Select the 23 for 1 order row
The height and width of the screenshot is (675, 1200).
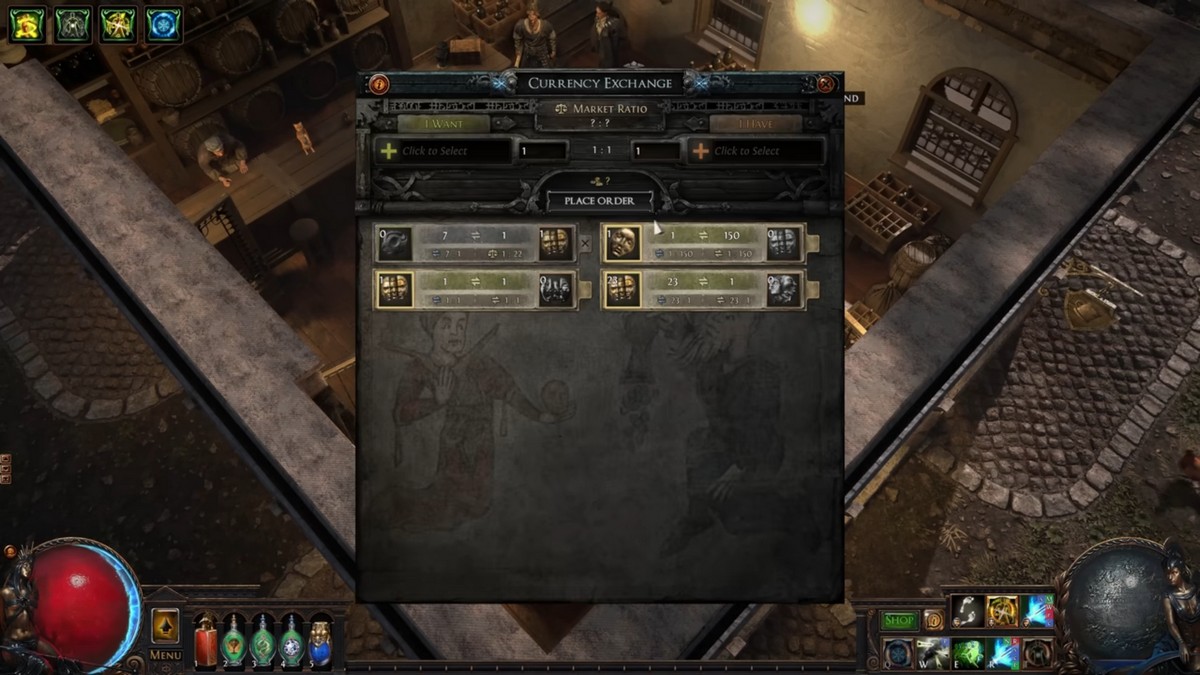[x=703, y=290]
